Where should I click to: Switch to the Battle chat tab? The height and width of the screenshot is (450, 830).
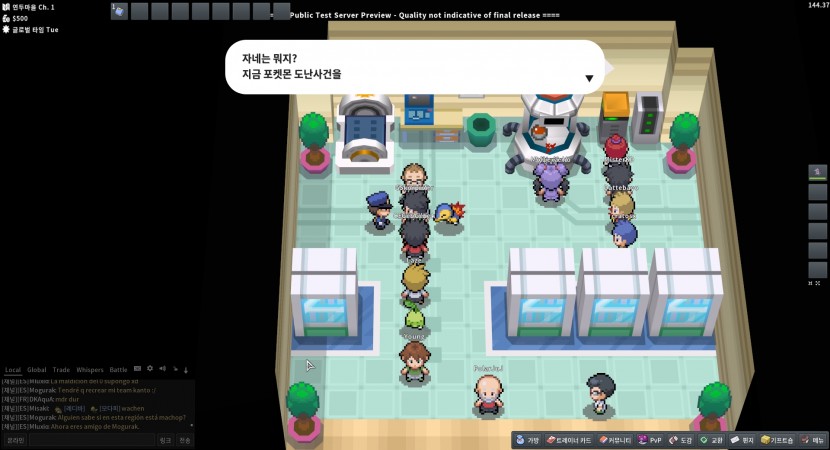tap(118, 370)
